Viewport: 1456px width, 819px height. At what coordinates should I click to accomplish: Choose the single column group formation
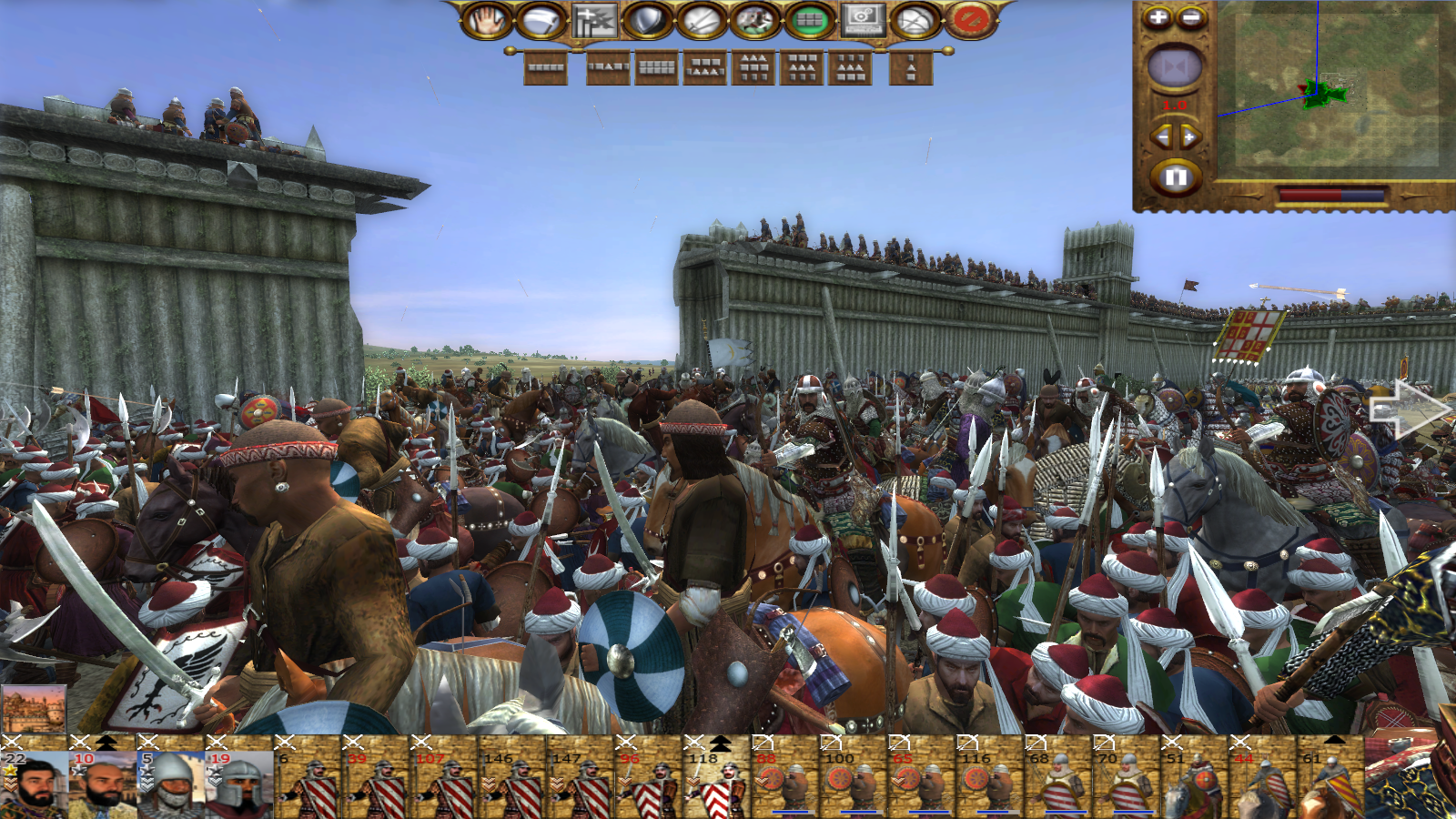pos(911,67)
